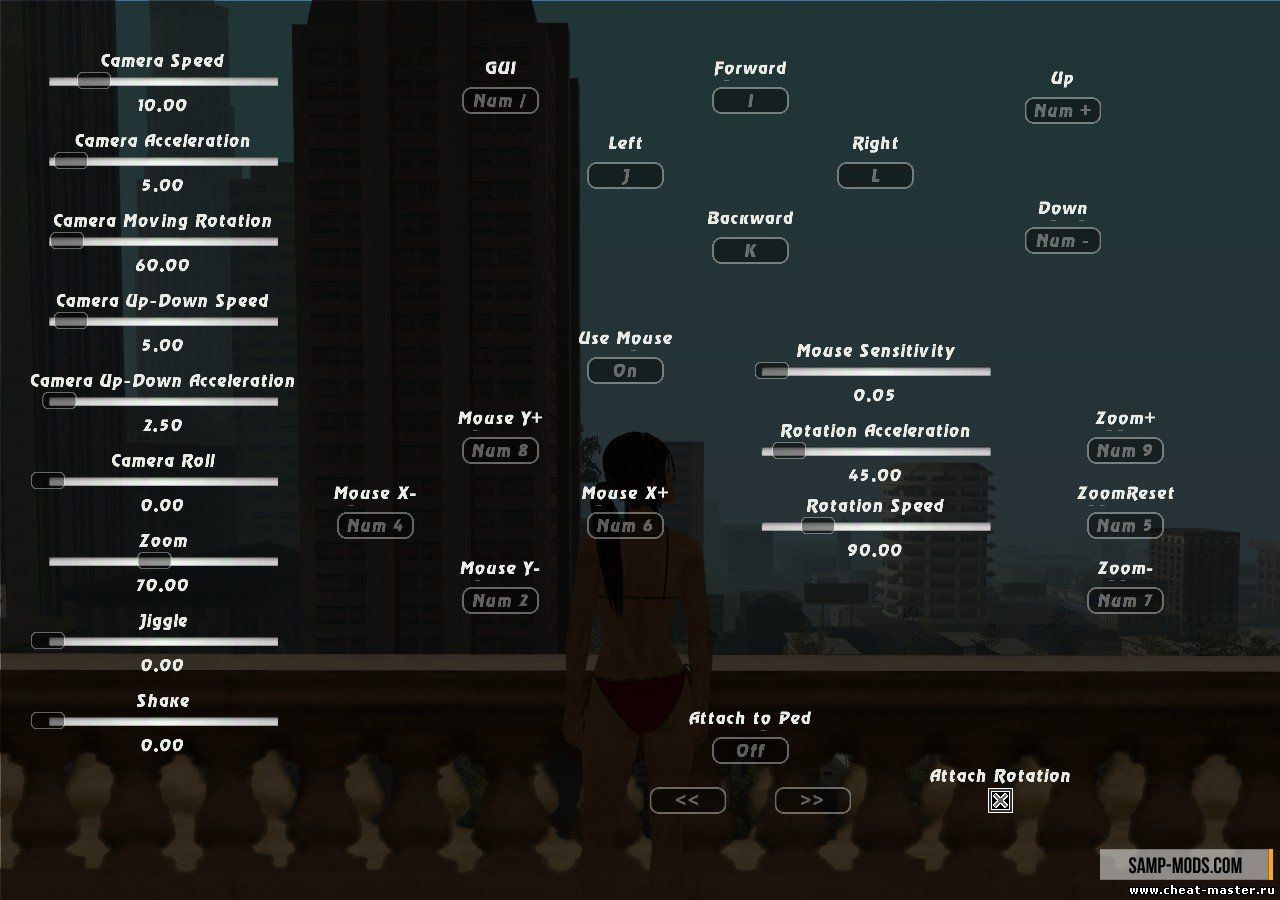Screen dimensions: 1280x900
Task: Click the Jiggle slider track
Action: pos(160,641)
